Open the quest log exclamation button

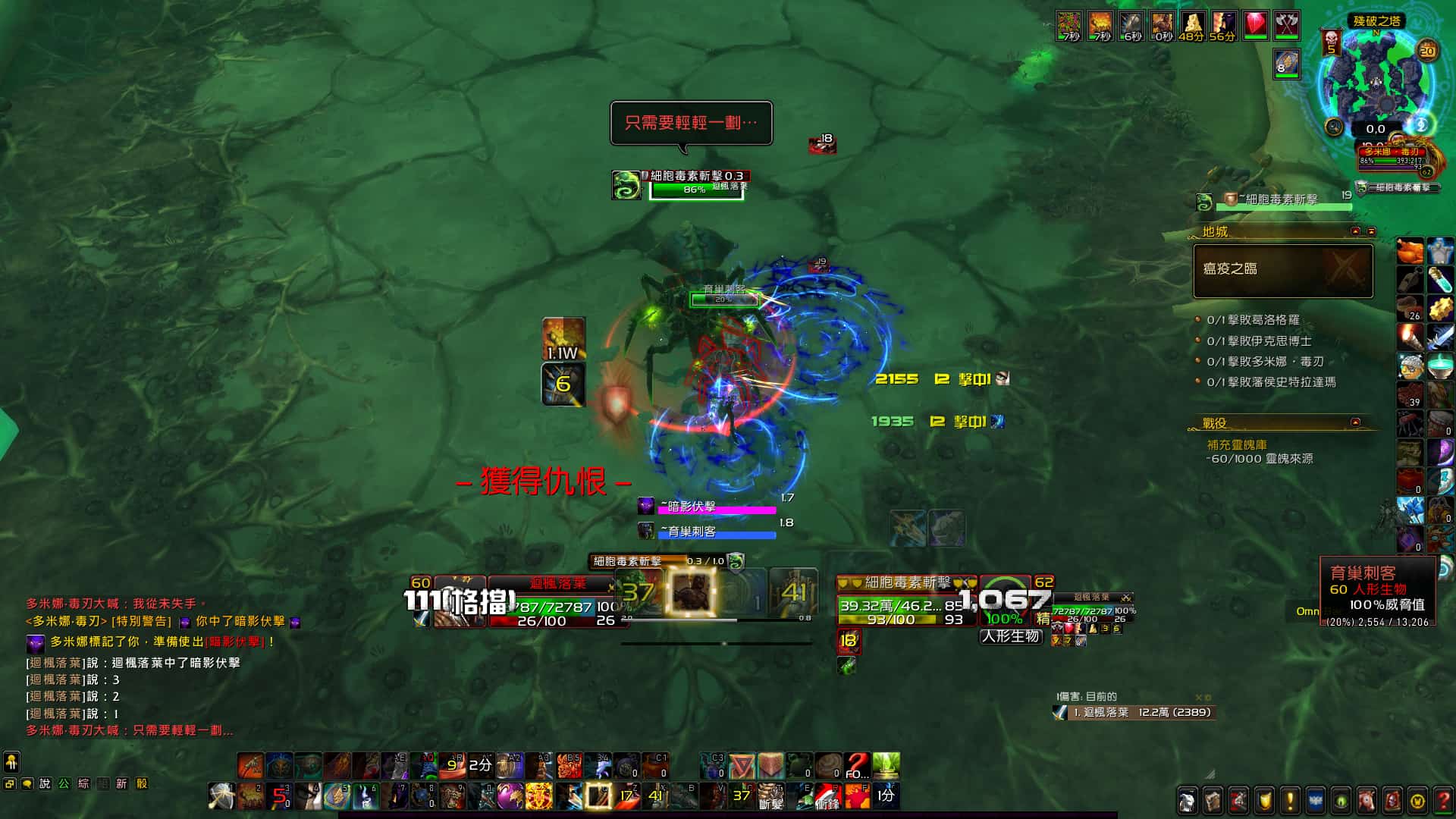(x=1290, y=800)
